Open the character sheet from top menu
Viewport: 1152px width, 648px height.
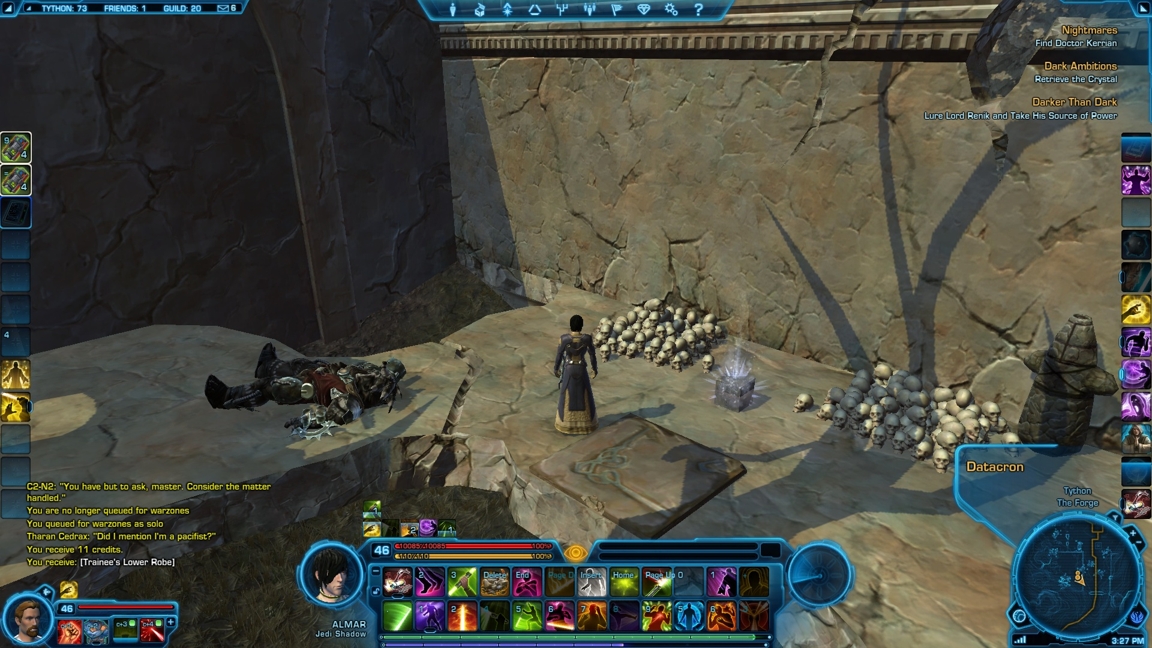click(x=452, y=9)
